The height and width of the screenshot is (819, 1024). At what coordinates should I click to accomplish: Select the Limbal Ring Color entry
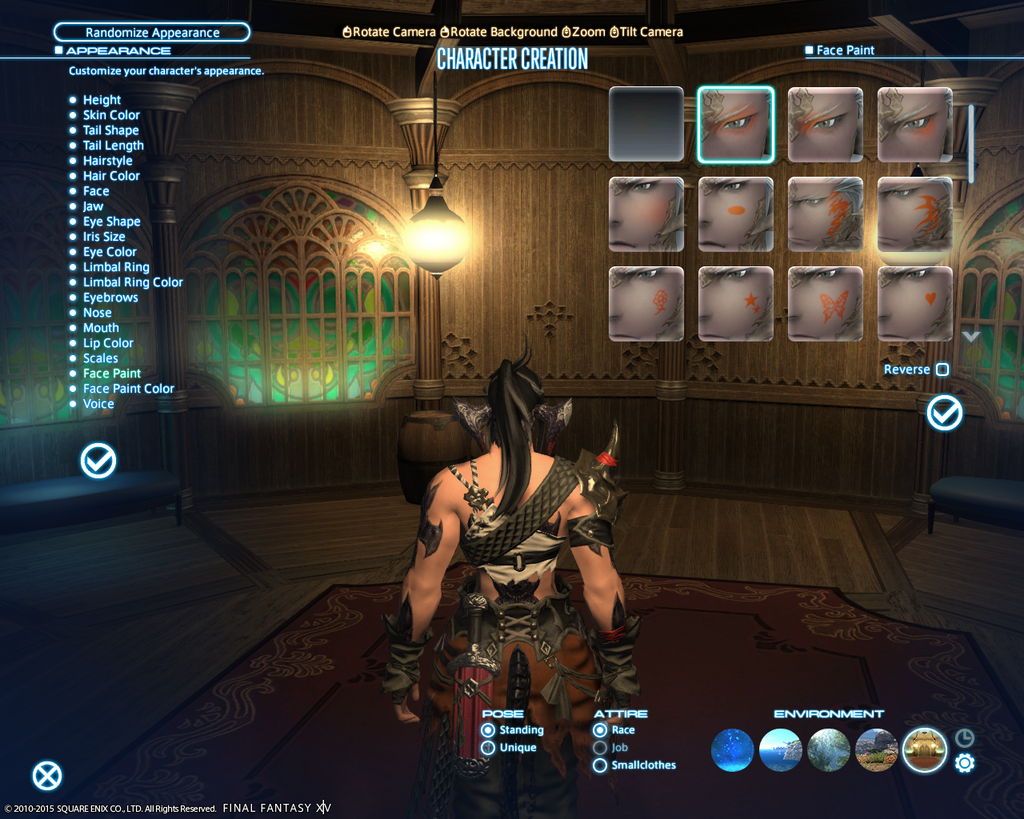(132, 282)
